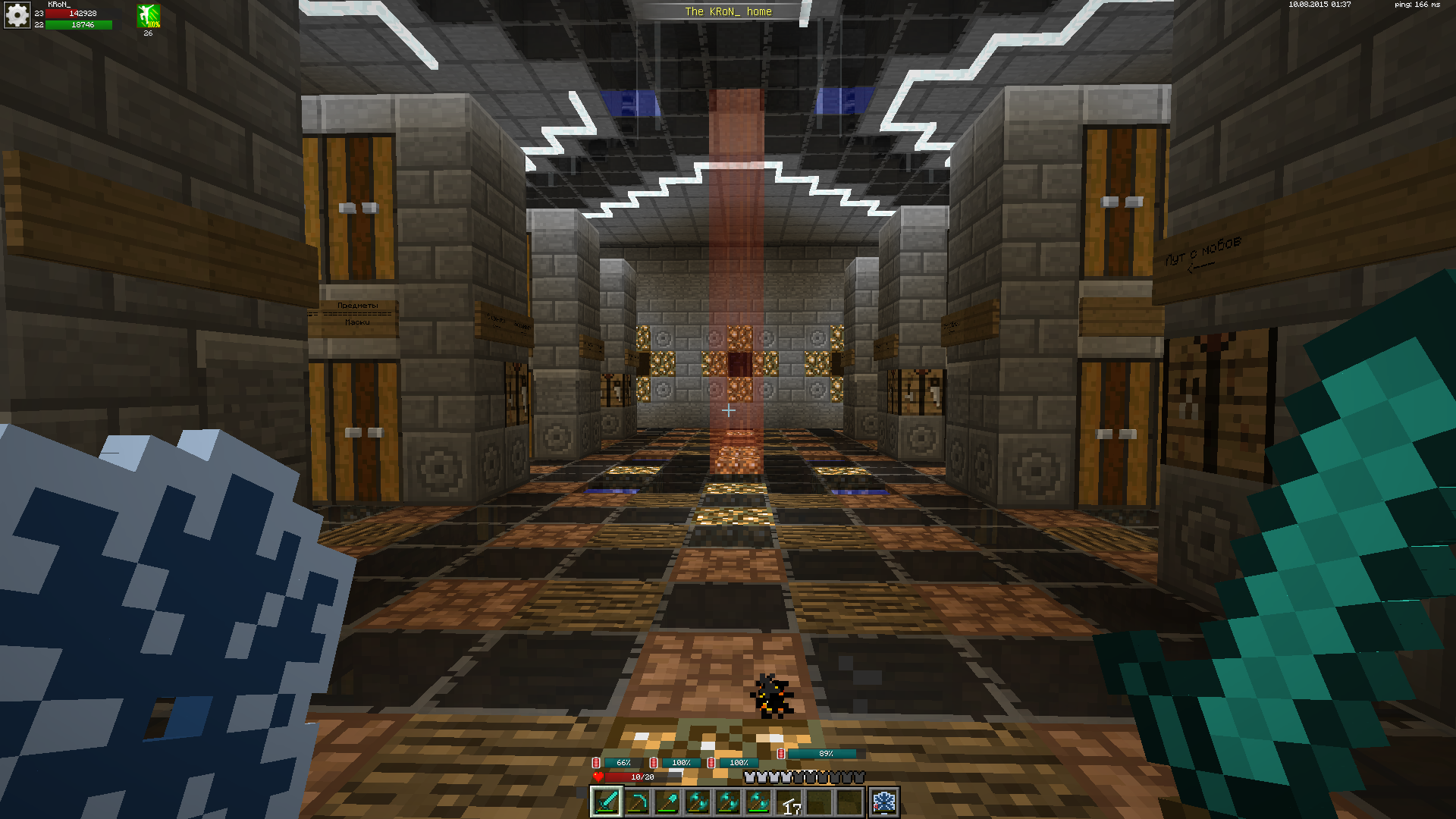This screenshot has height=819, width=1456.
Task: Switch to the diamond shovel slot
Action: click(x=667, y=802)
